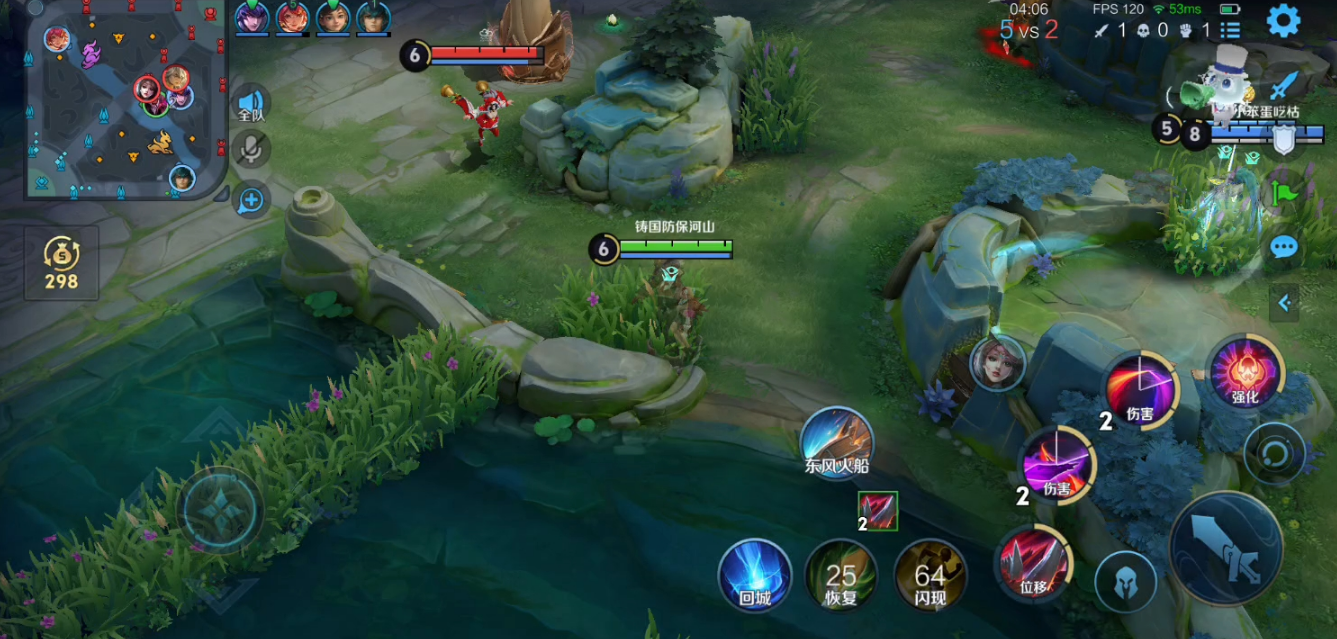Show the scoreboard list panel
The image size is (1337, 639).
(x=1230, y=31)
